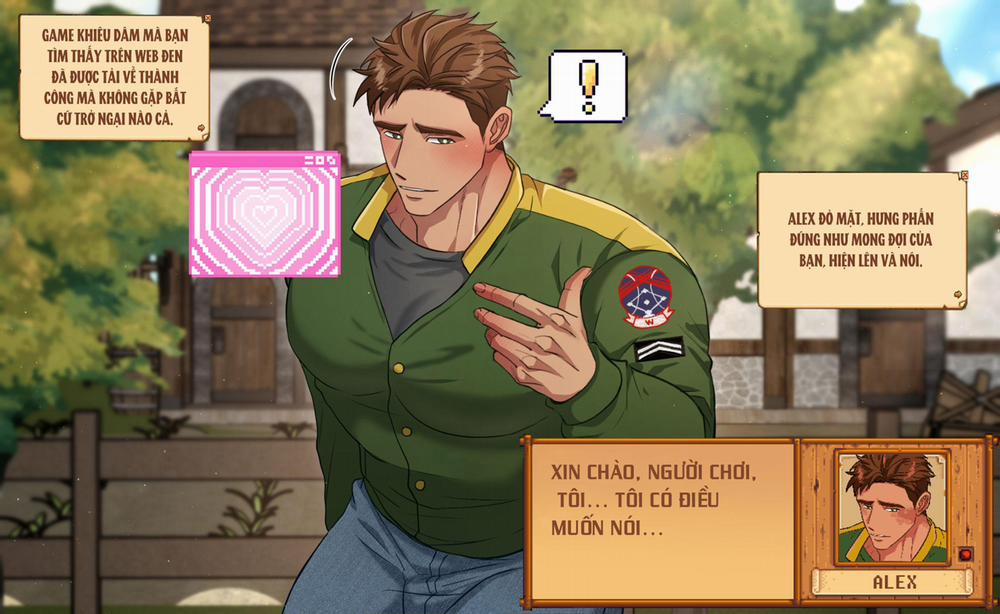
Task: Click the exclamation mark speech bubble
Action: [587, 87]
